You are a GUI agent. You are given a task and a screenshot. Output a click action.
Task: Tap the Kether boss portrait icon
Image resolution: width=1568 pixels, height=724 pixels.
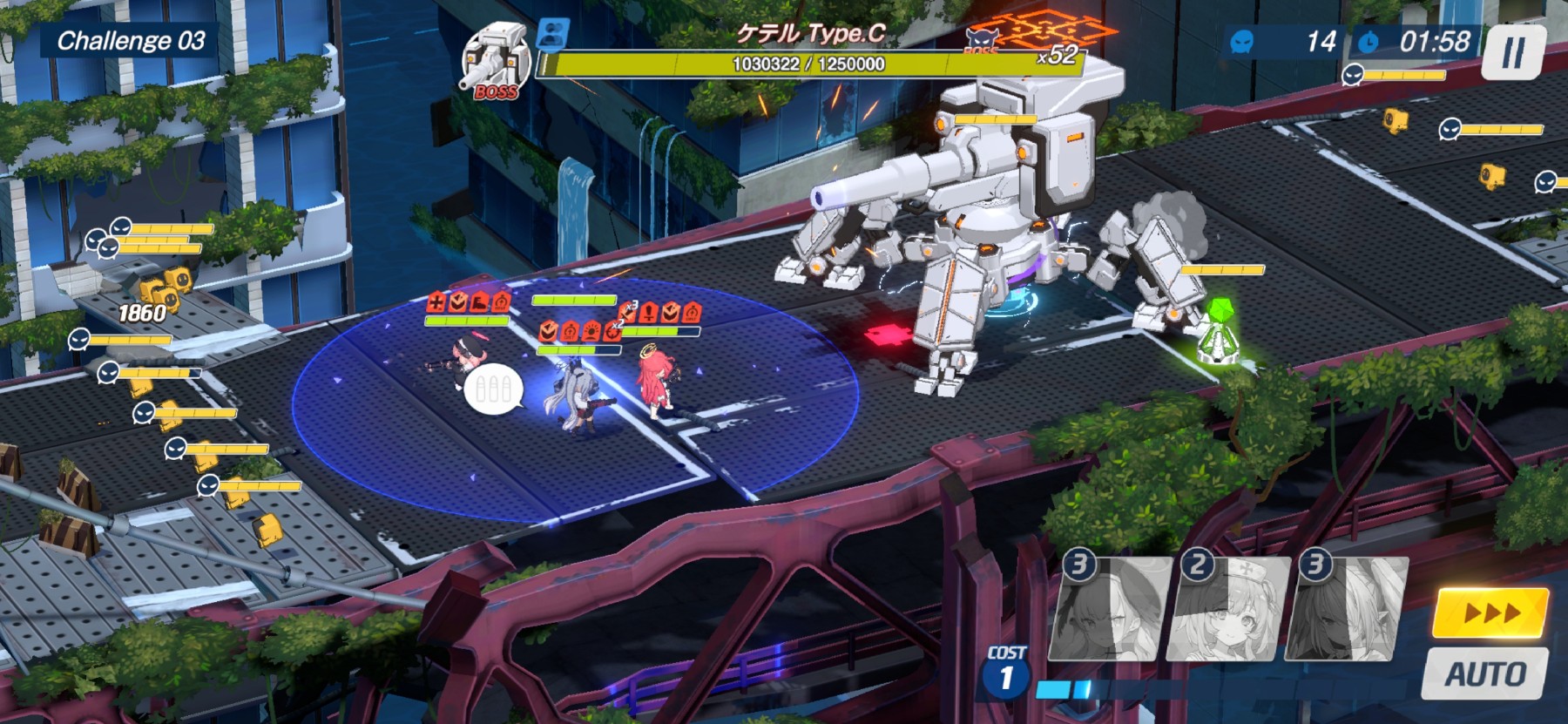coord(496,63)
